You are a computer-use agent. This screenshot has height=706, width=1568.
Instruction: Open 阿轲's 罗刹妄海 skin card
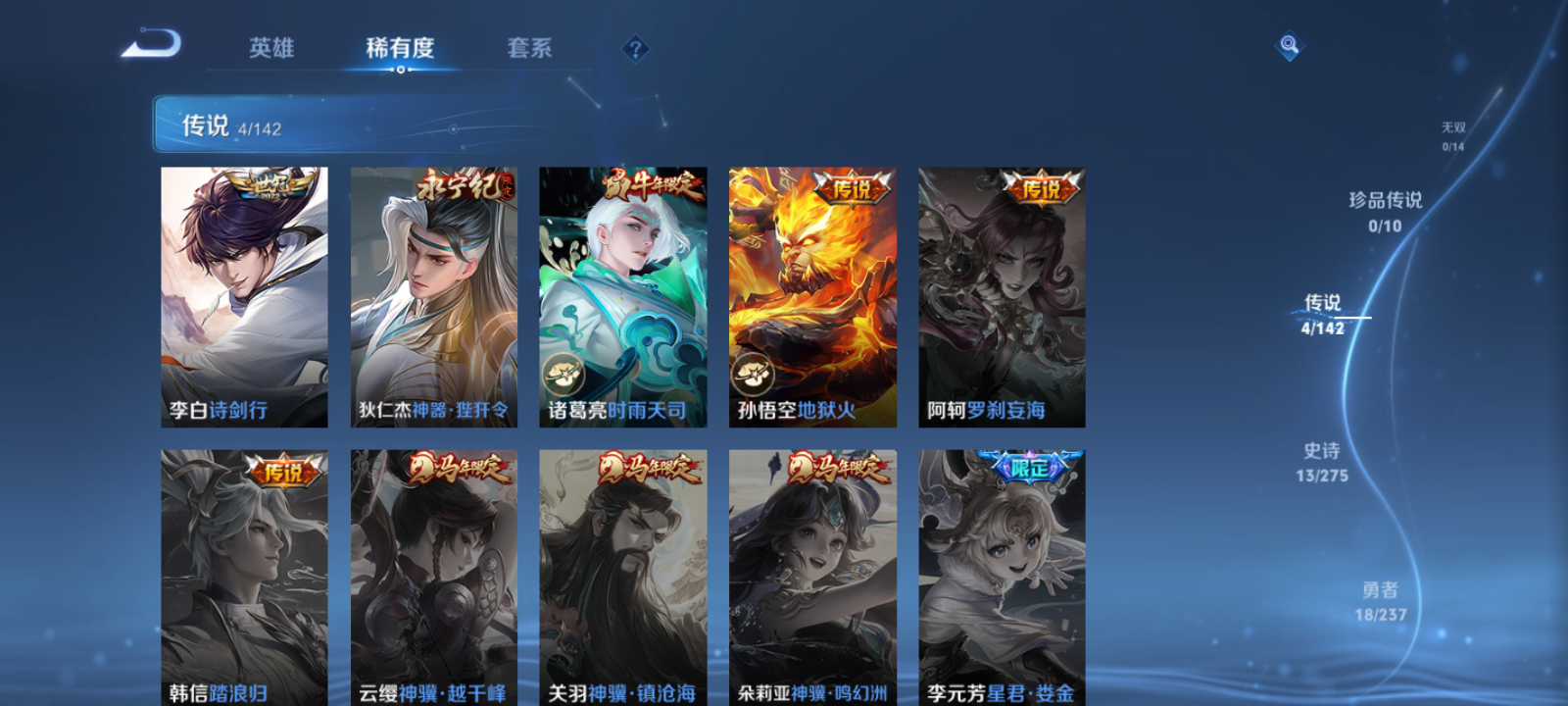click(x=1001, y=294)
